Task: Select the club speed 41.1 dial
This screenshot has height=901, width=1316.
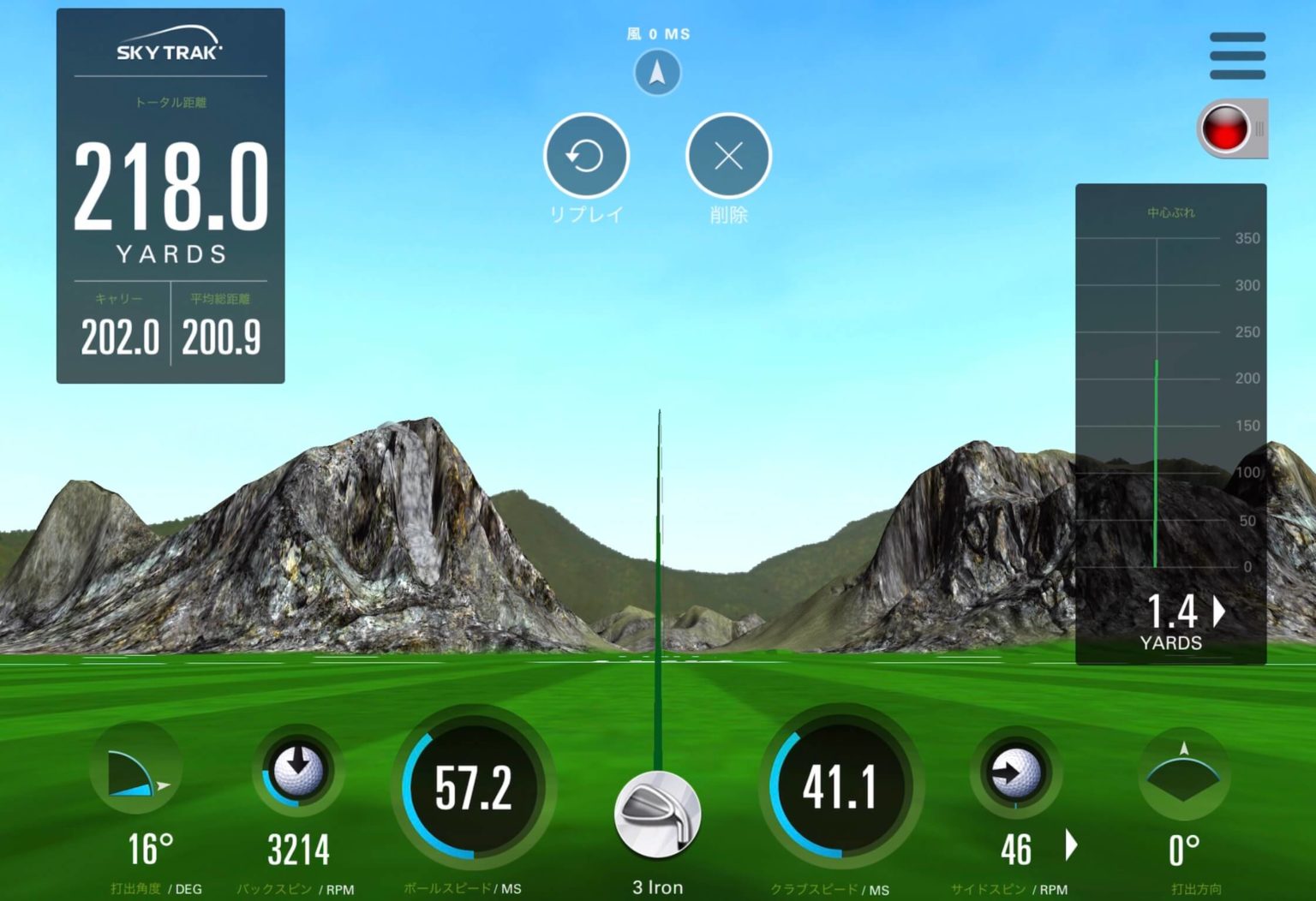Action: pos(840,787)
